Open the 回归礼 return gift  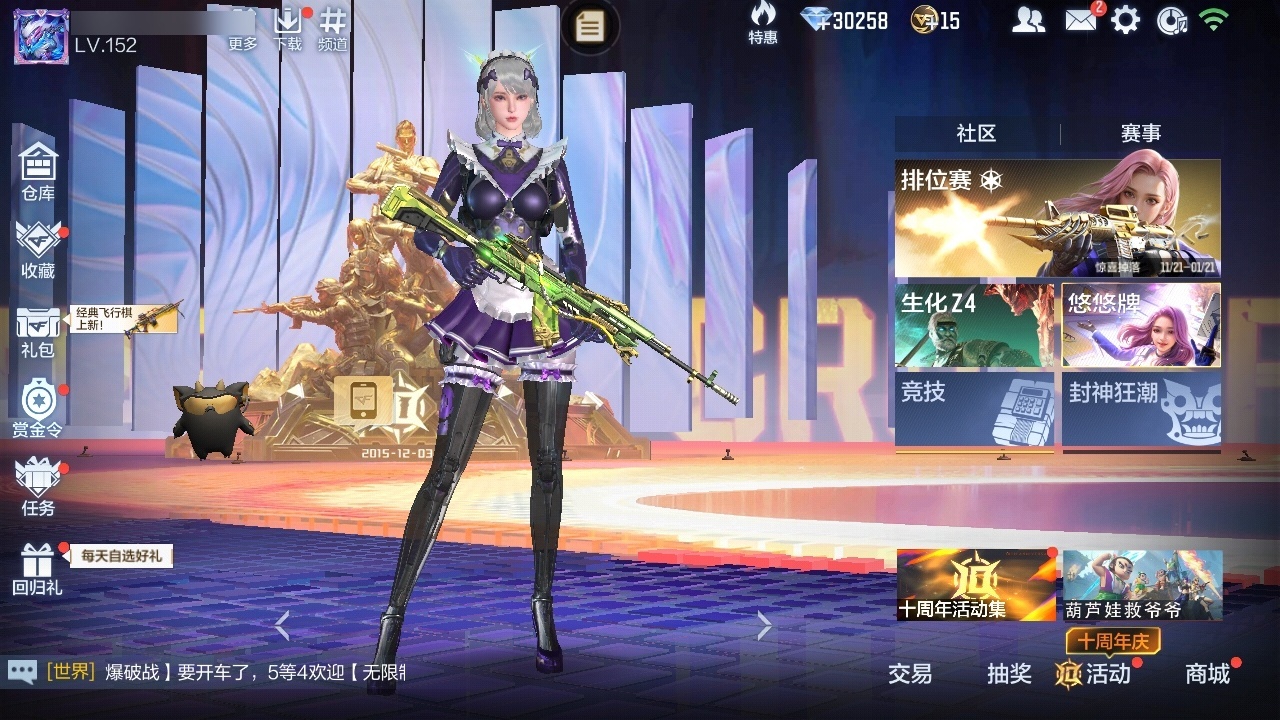[x=38, y=566]
